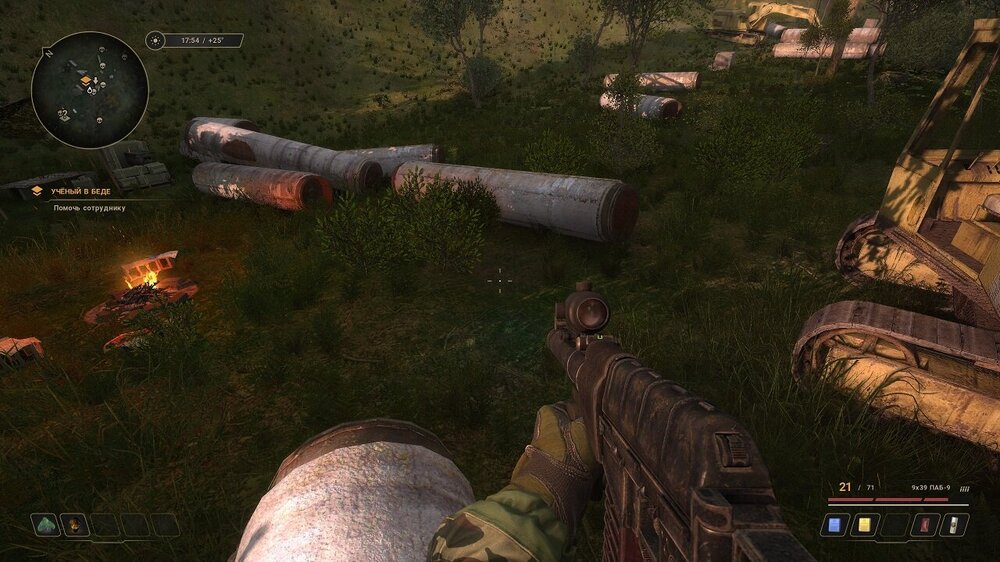The height and width of the screenshot is (562, 1000).
Task: Use the white canister quick slot
Action: click(954, 524)
